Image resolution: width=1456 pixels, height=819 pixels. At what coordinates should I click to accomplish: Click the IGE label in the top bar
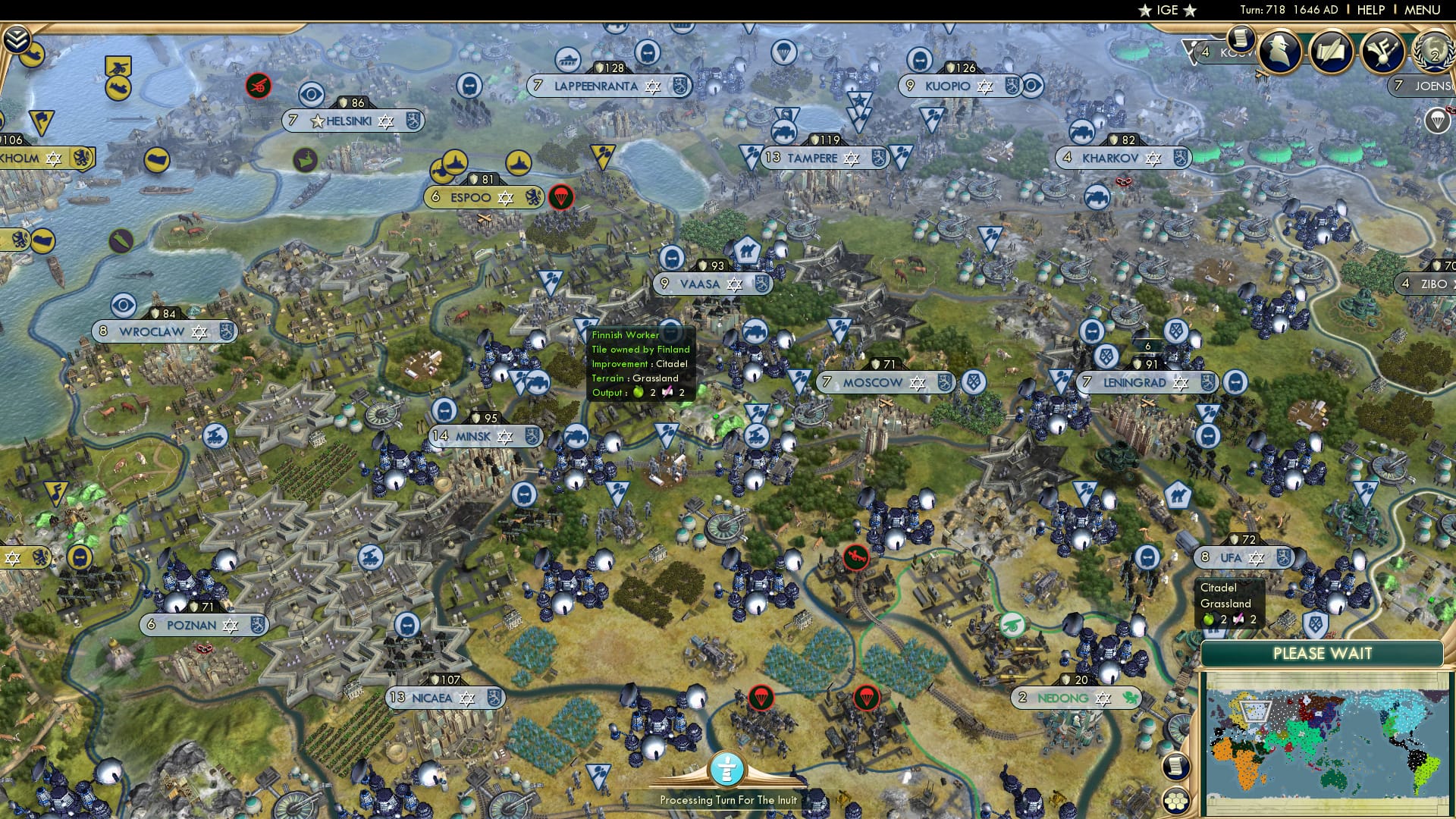pyautogui.click(x=1166, y=10)
